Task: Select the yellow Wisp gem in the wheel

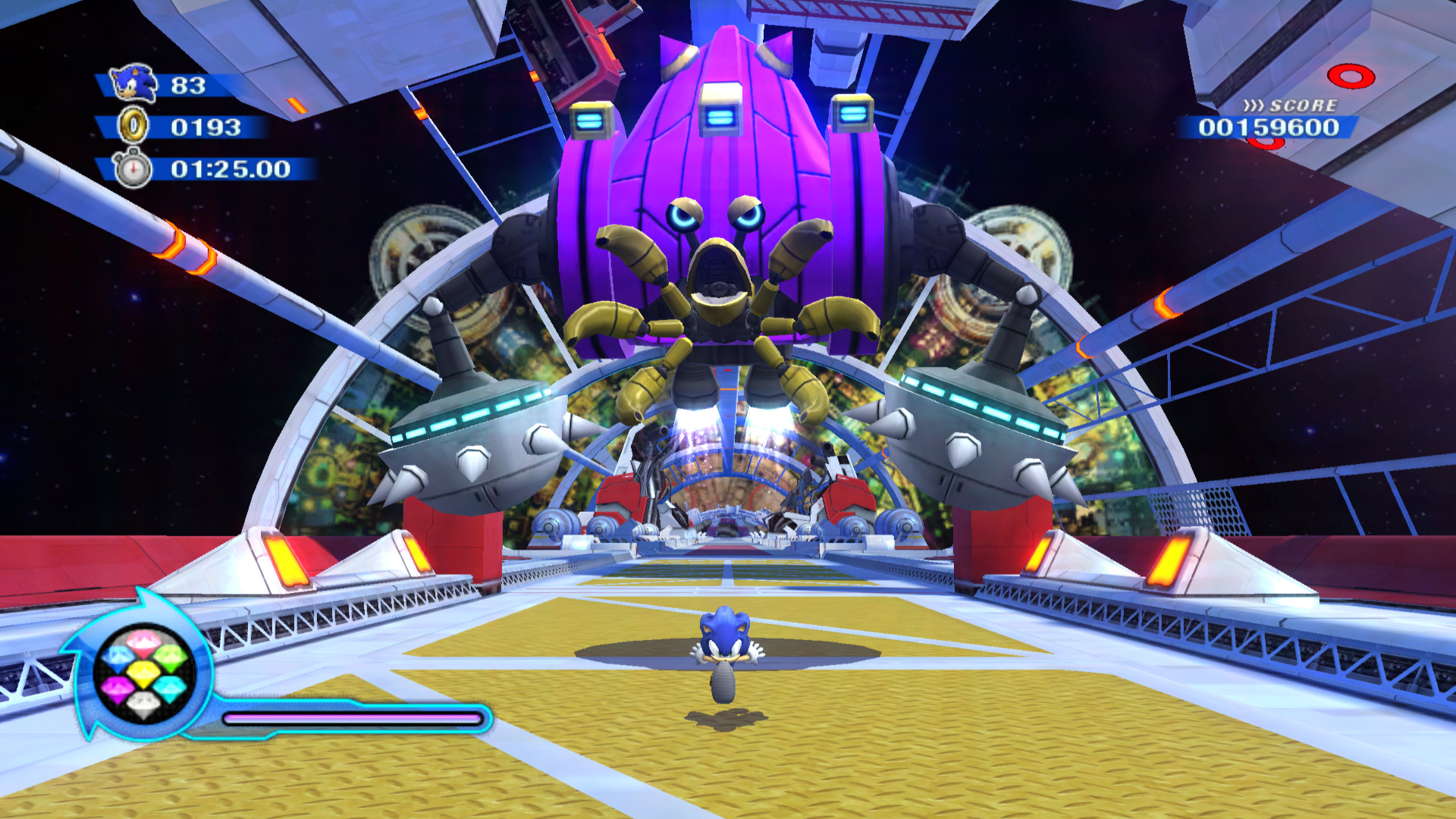Action: (143, 675)
